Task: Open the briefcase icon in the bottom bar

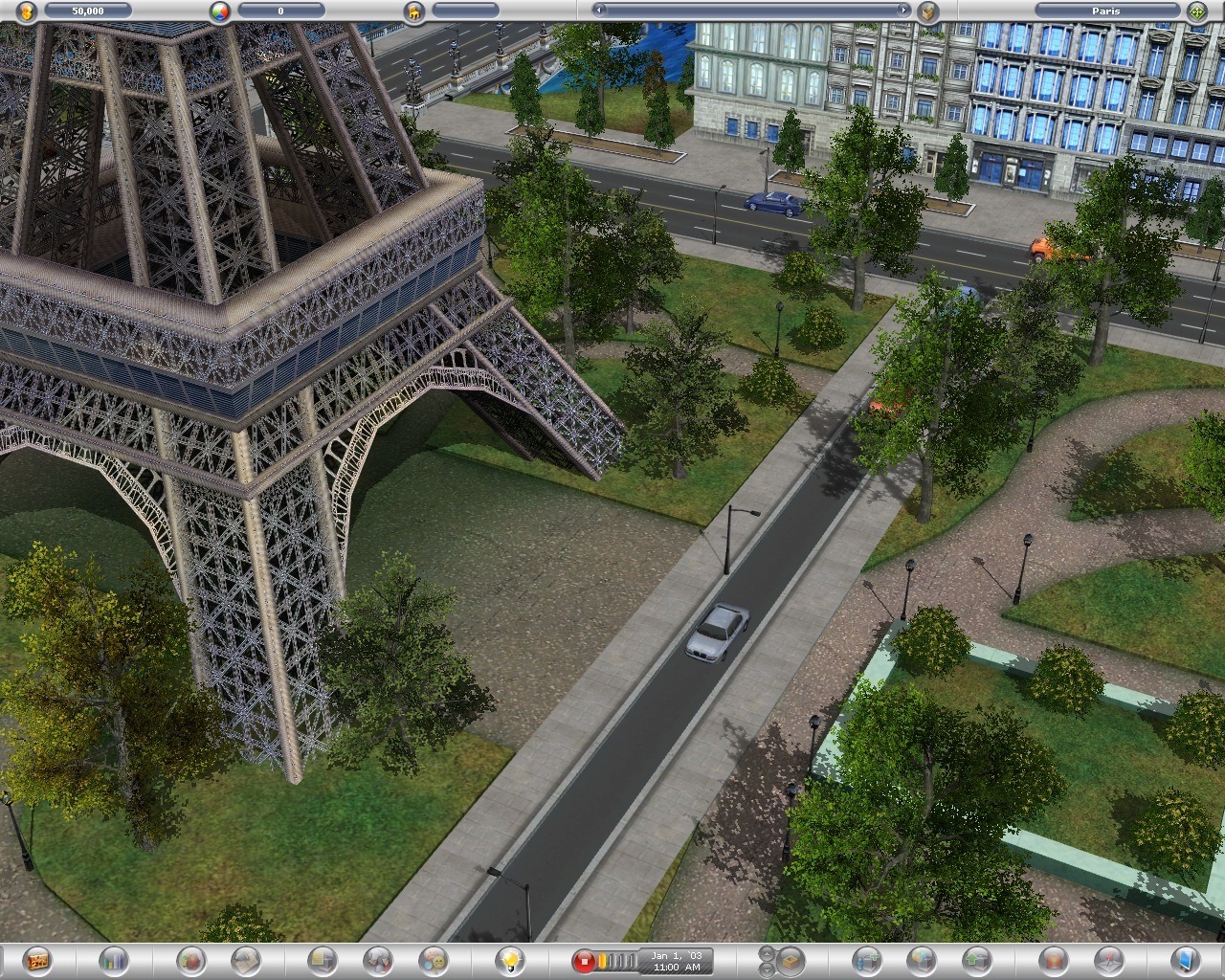Action: [x=37, y=959]
